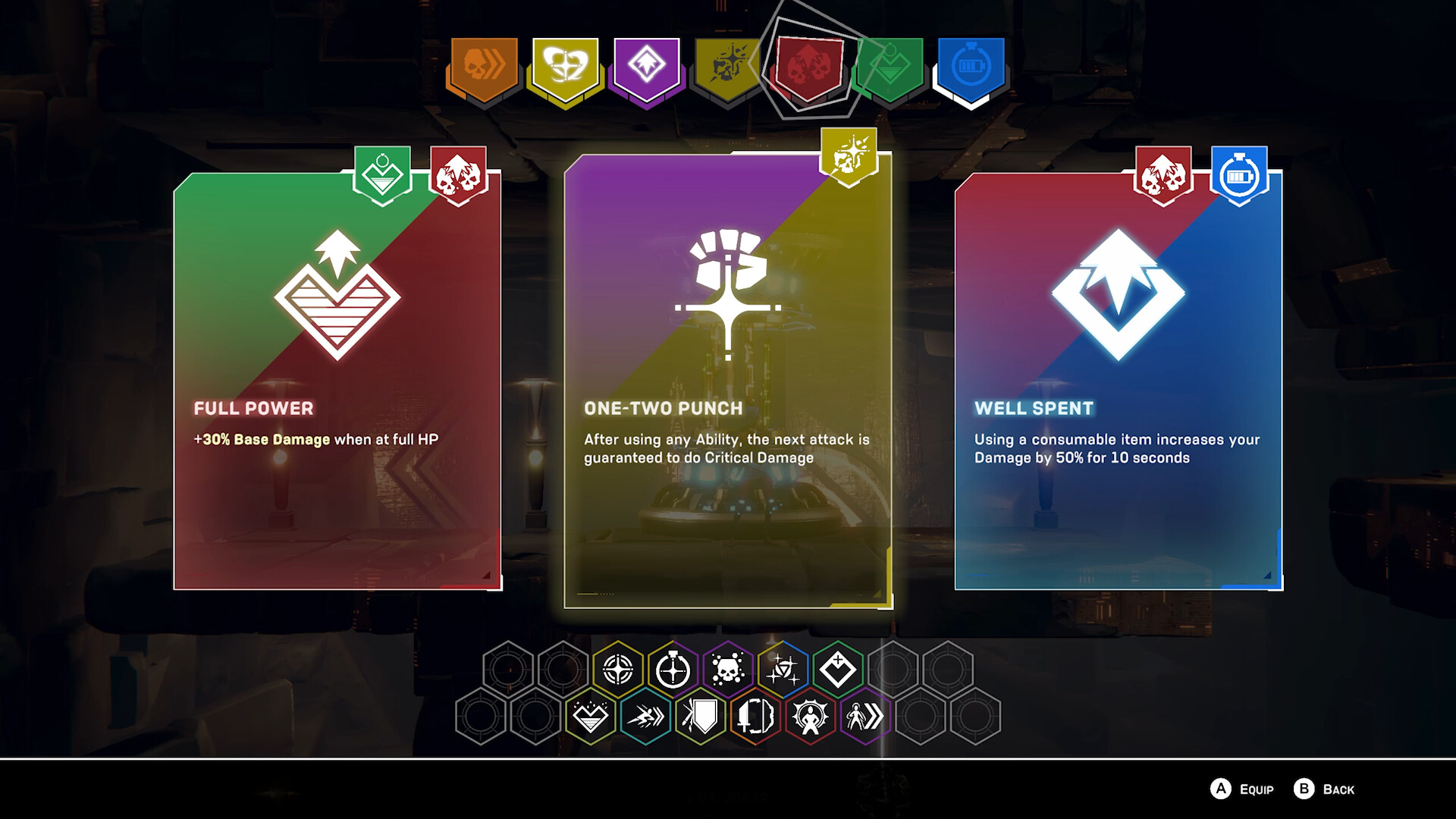The image size is (1456, 819).
Task: Select the stopwatch flask hex perk icon
Action: coord(672,670)
